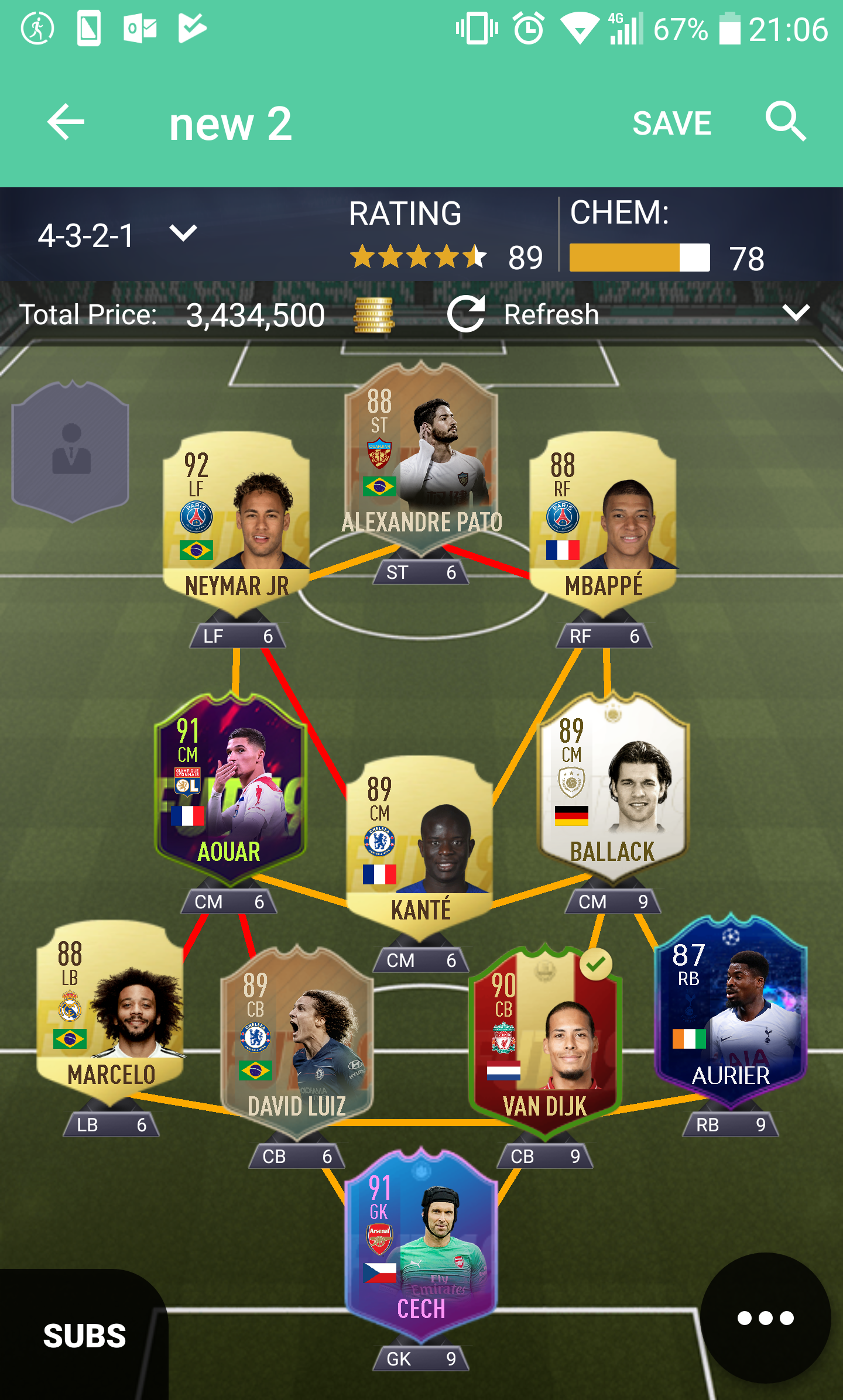Tap the back arrow to leave squad builder
The height and width of the screenshot is (1400, 843).
click(66, 122)
